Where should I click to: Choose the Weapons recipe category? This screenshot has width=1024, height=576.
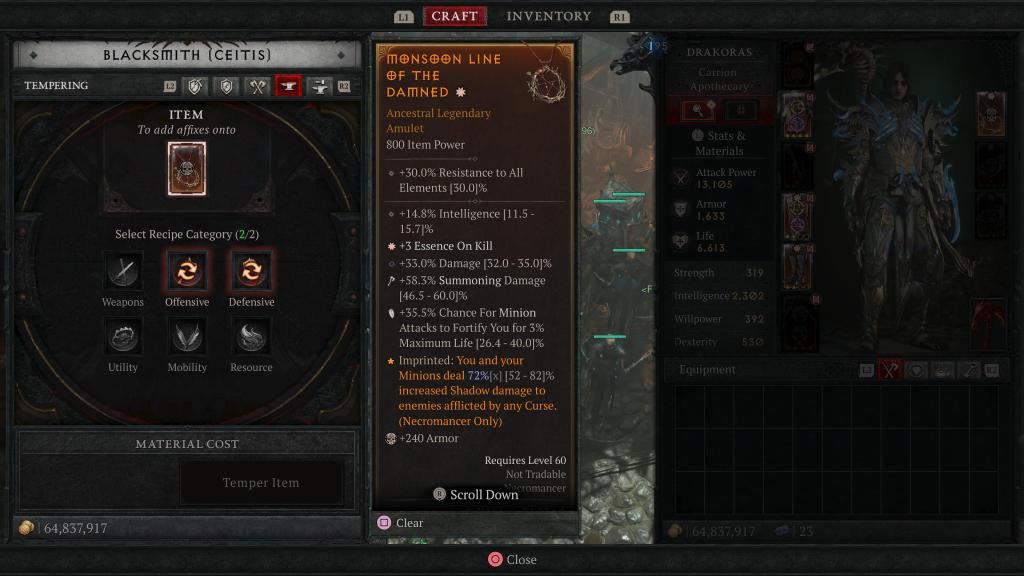[x=123, y=270]
